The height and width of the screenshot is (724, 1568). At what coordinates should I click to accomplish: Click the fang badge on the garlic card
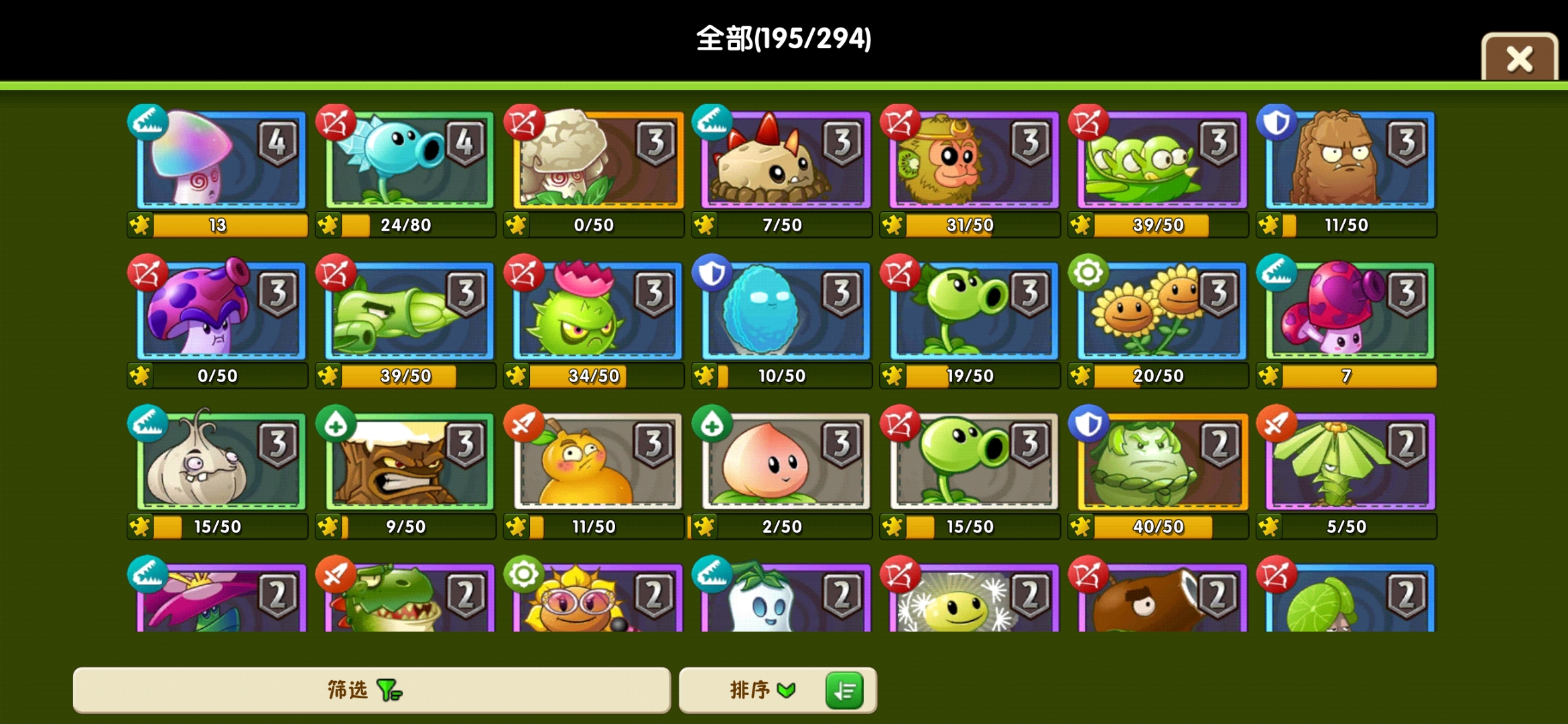[x=149, y=424]
